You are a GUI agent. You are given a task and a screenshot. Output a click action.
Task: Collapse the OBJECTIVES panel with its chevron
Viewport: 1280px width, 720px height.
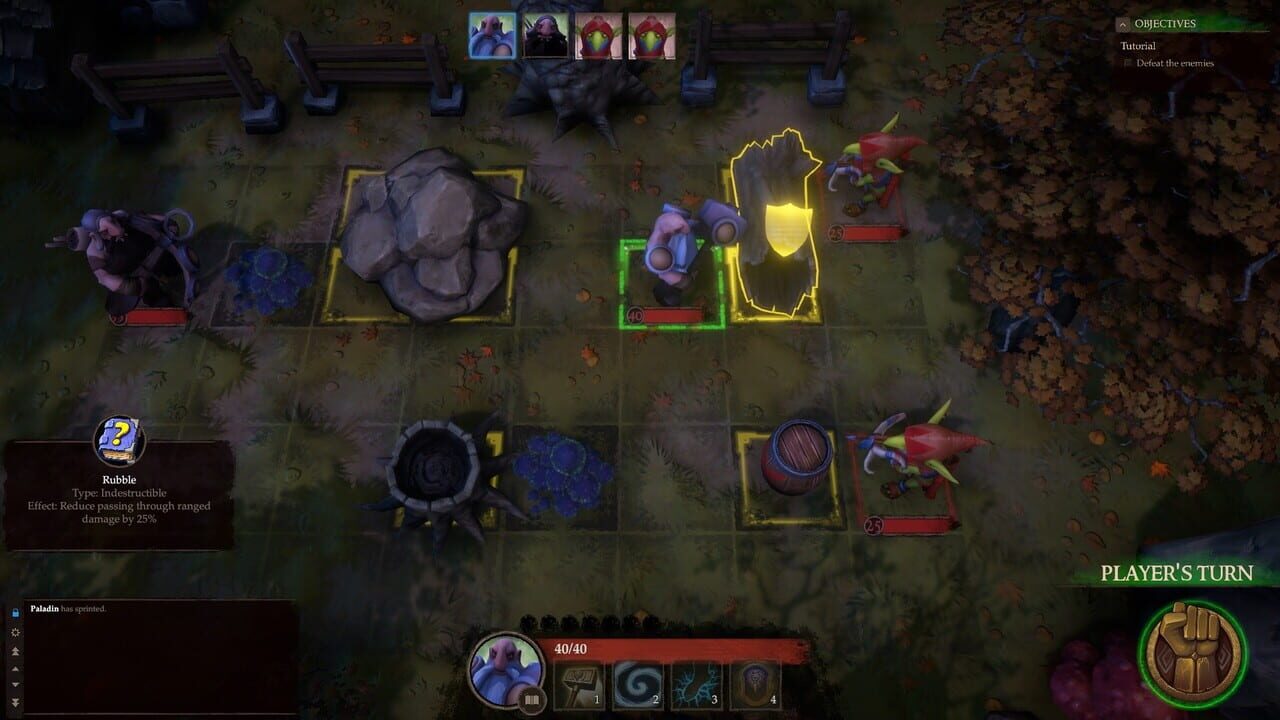tap(1124, 23)
